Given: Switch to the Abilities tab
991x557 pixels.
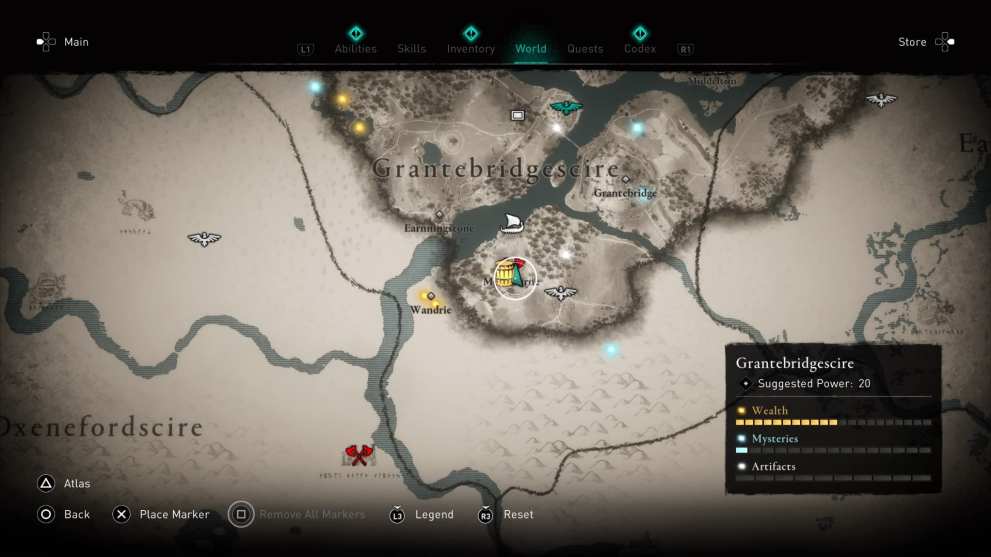Looking at the screenshot, I should pyautogui.click(x=355, y=48).
